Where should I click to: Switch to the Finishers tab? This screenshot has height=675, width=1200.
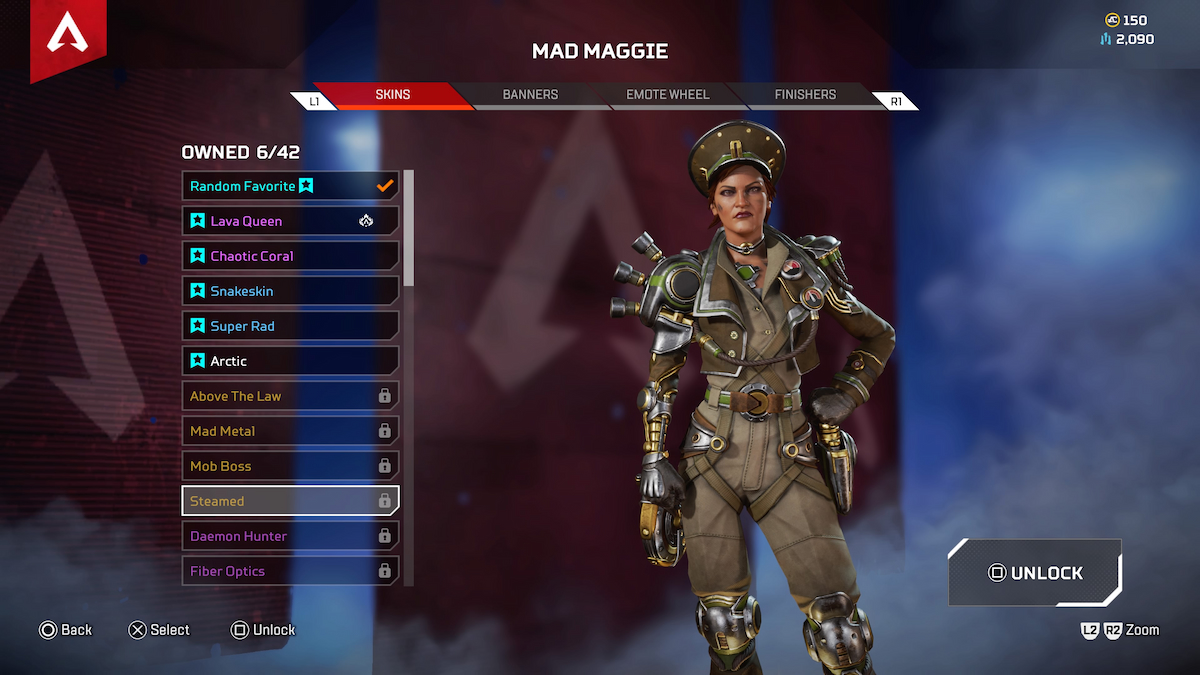(x=805, y=95)
